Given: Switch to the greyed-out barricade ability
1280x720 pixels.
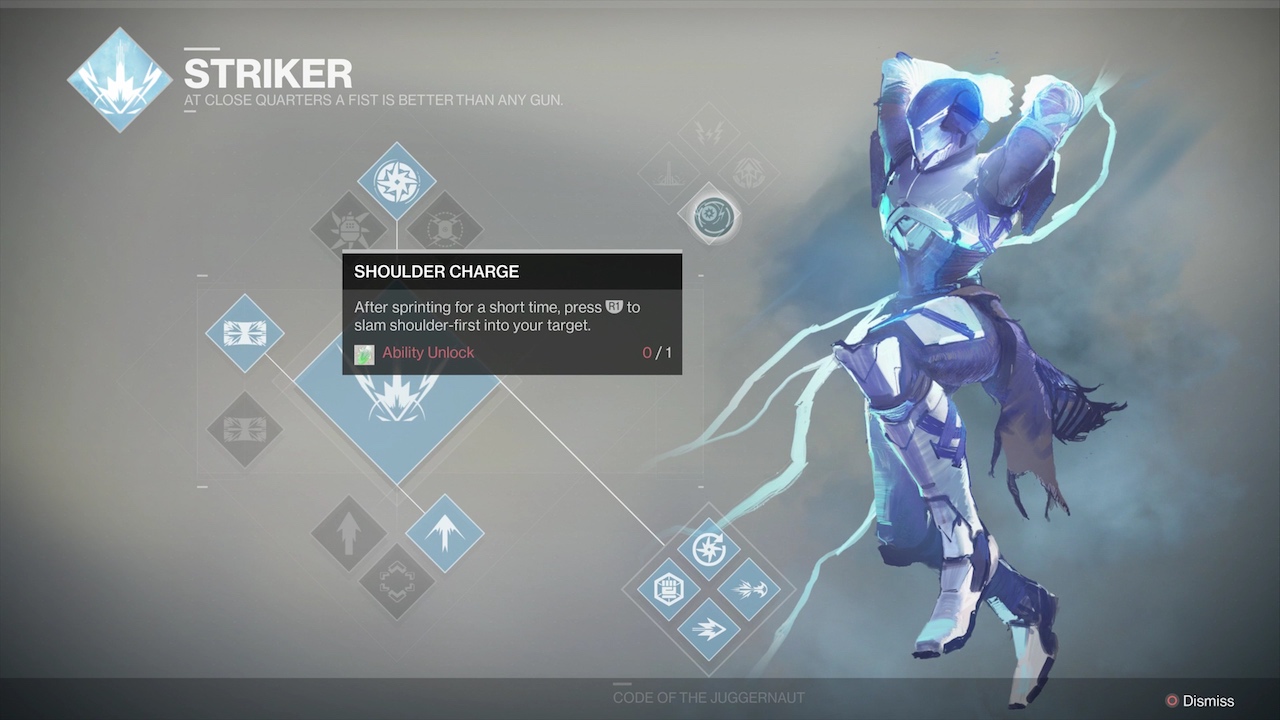Looking at the screenshot, I should [x=245, y=430].
